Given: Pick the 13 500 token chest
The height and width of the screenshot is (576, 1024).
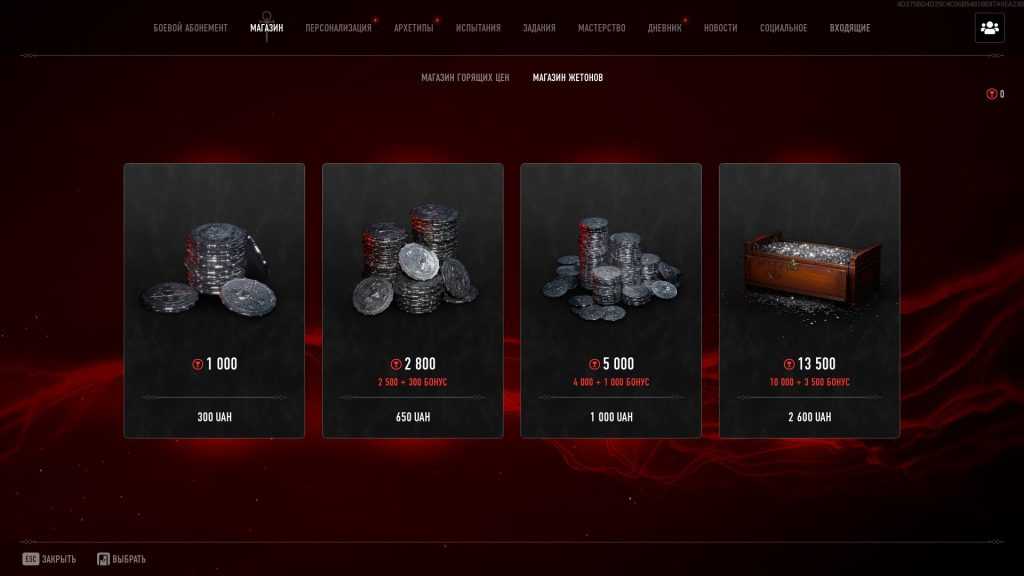Looking at the screenshot, I should tap(809, 300).
